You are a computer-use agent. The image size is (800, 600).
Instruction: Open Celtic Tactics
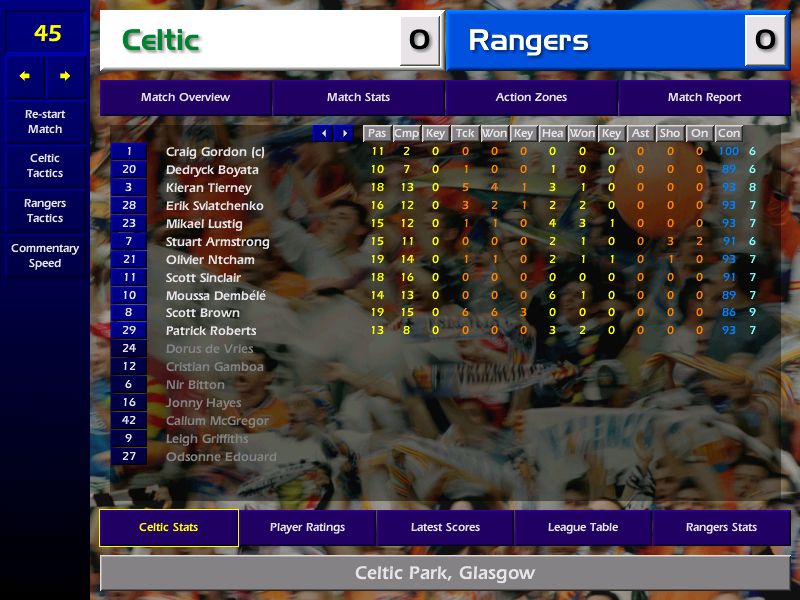click(x=45, y=166)
